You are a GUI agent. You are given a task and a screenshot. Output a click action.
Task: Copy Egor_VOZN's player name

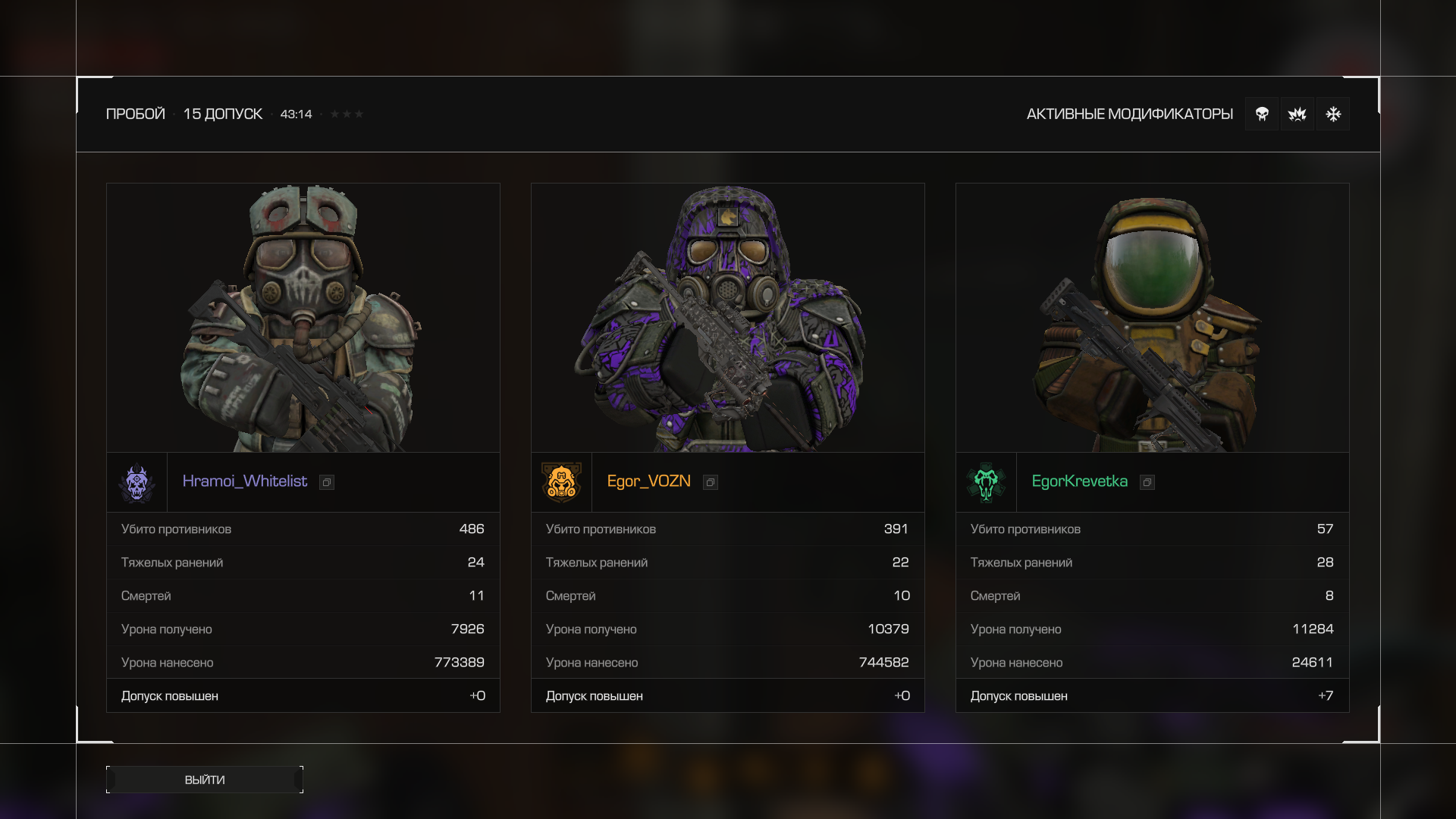(711, 482)
